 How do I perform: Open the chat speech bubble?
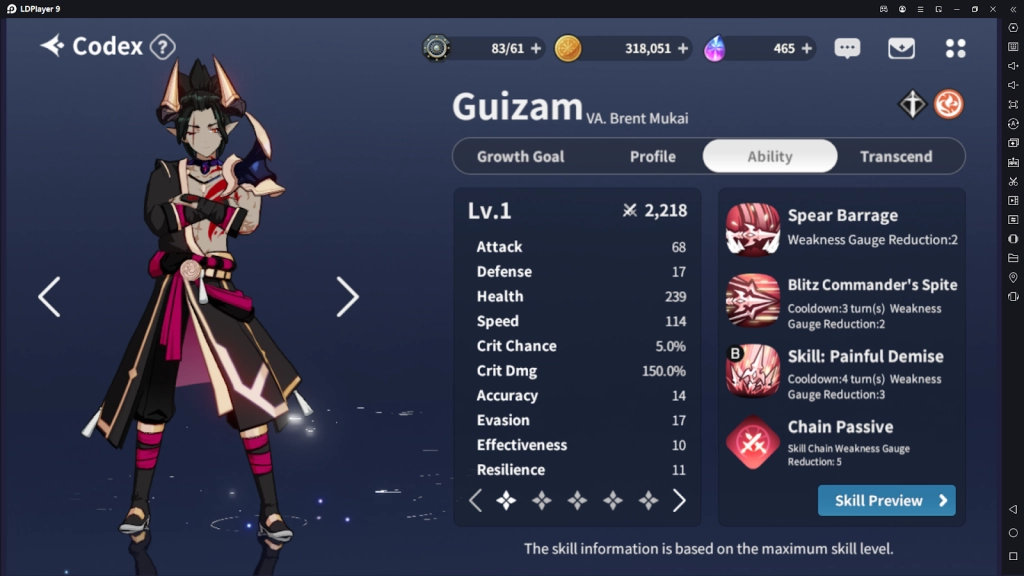(847, 48)
